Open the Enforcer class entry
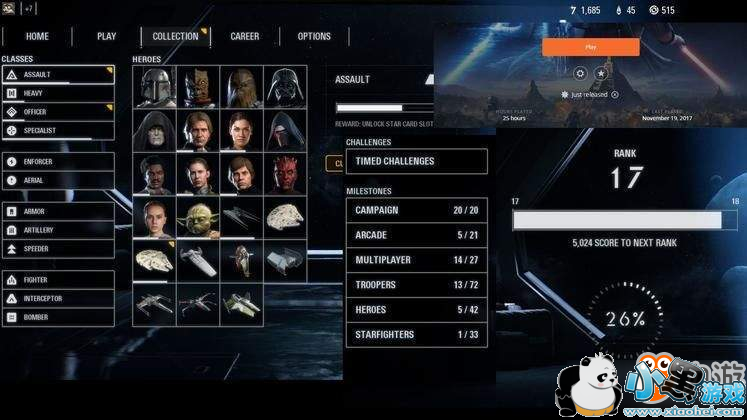The image size is (747, 420). click(57, 161)
